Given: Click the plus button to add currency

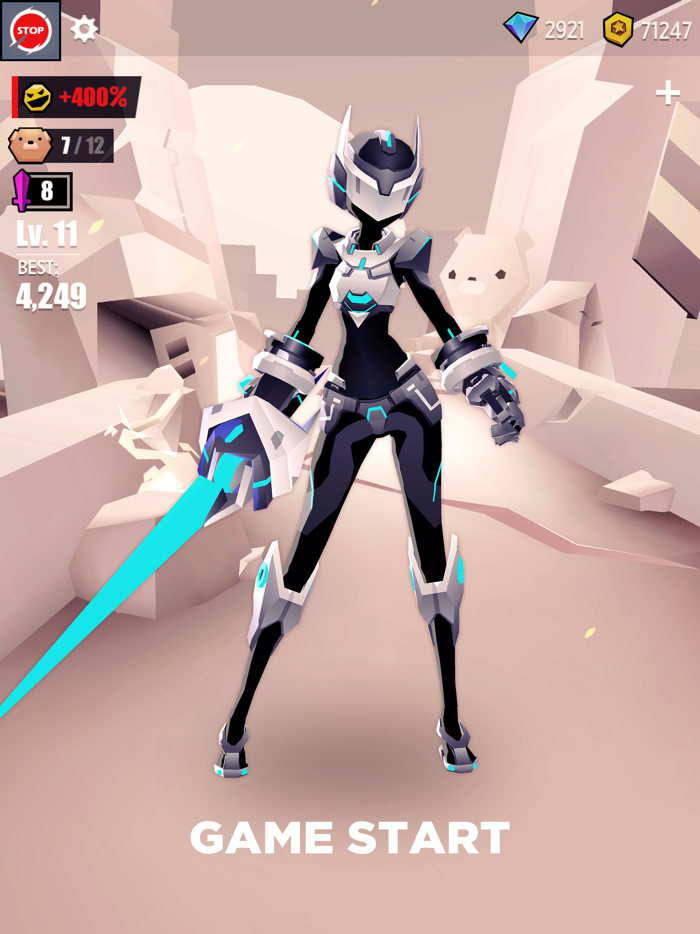Looking at the screenshot, I should tap(667, 93).
